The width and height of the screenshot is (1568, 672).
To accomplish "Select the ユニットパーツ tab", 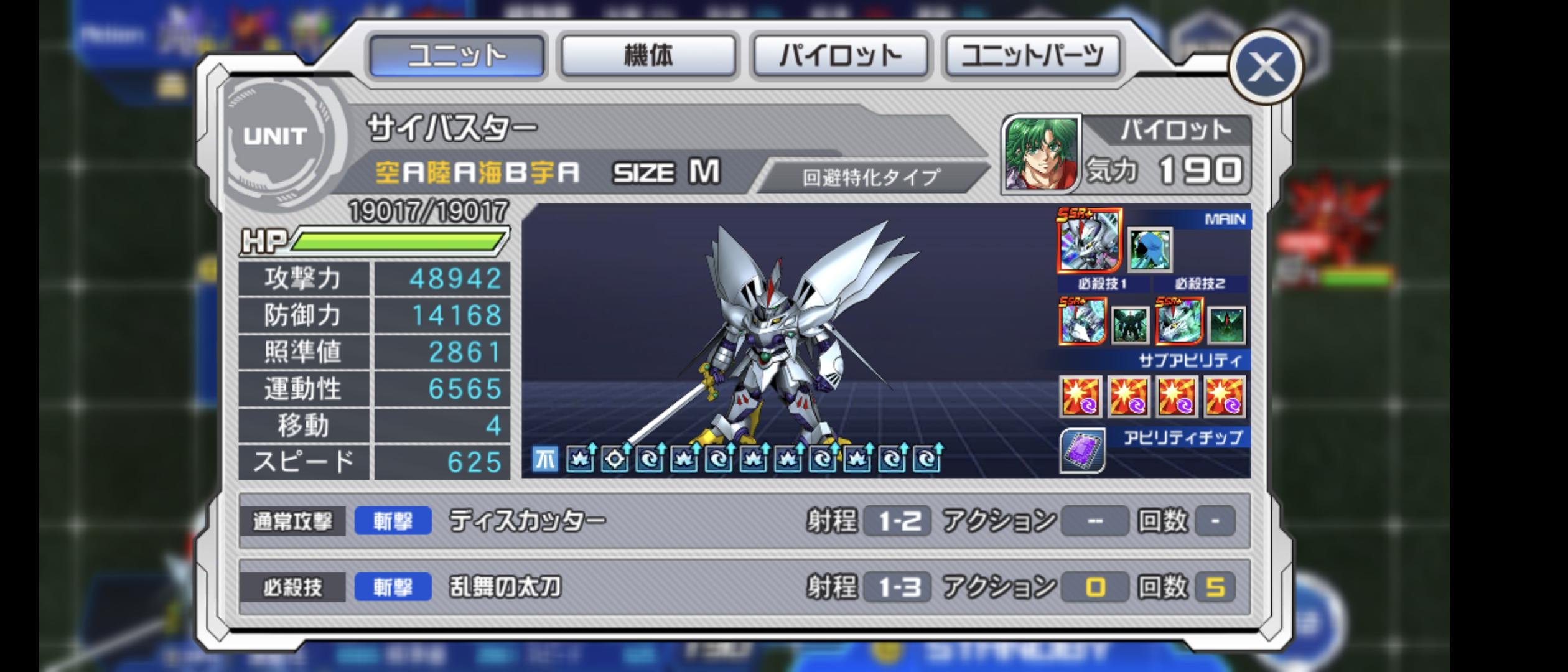I will point(1032,56).
